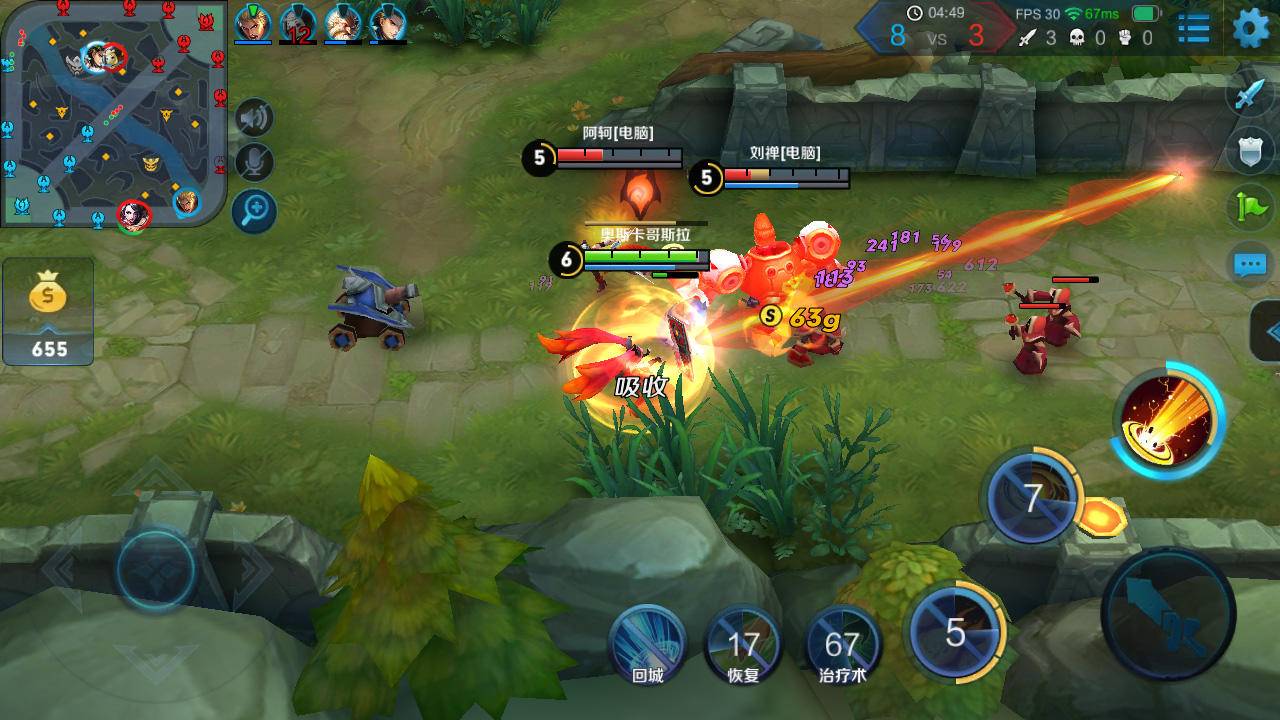
Task: Cast the 治疗术 heal spell
Action: click(x=841, y=643)
